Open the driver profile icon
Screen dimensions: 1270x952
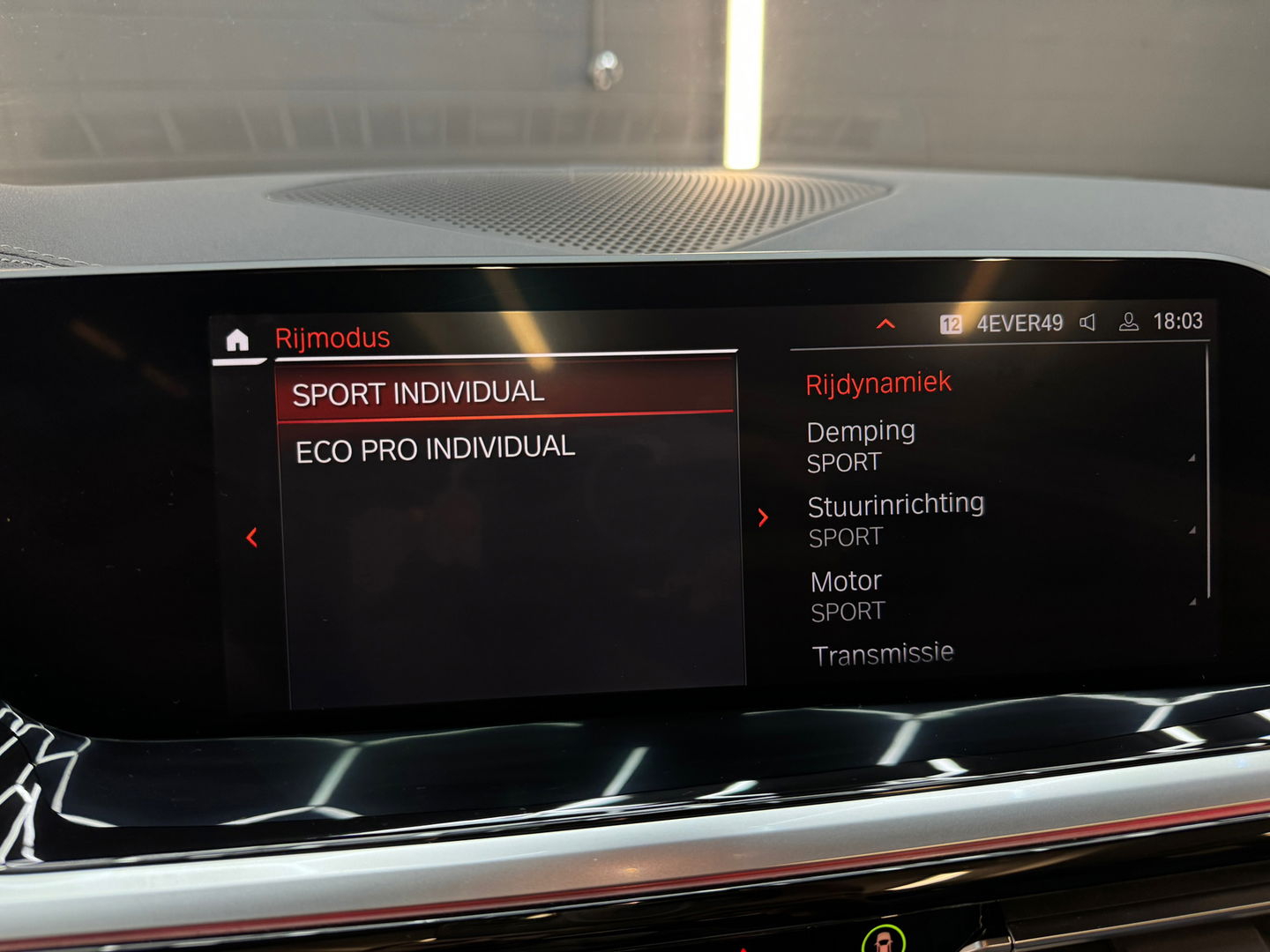click(1127, 323)
